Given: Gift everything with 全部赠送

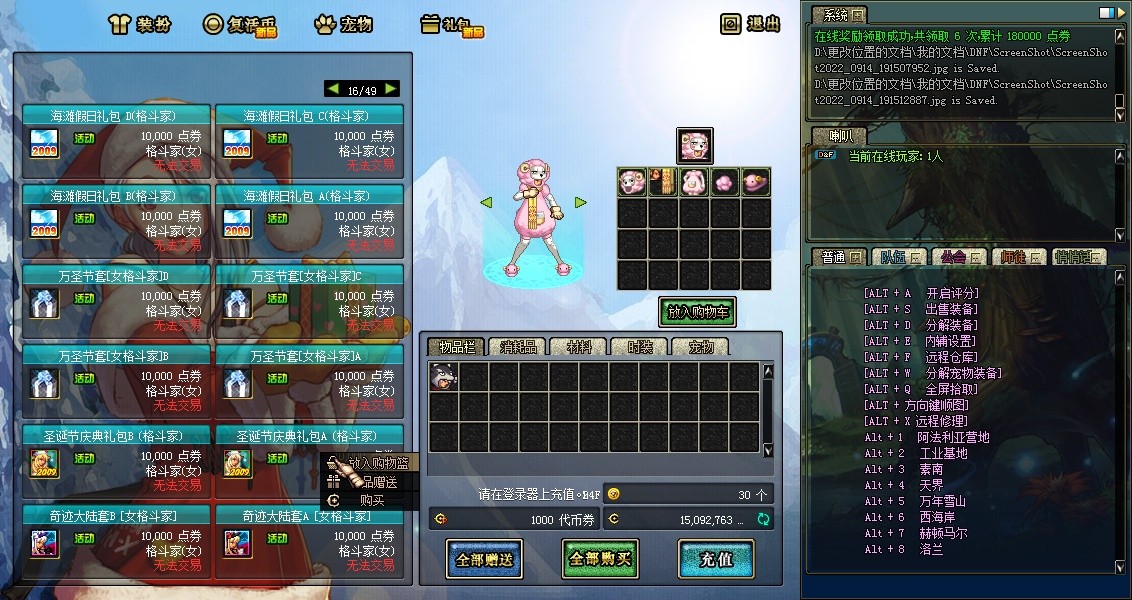Looking at the screenshot, I should tap(484, 559).
